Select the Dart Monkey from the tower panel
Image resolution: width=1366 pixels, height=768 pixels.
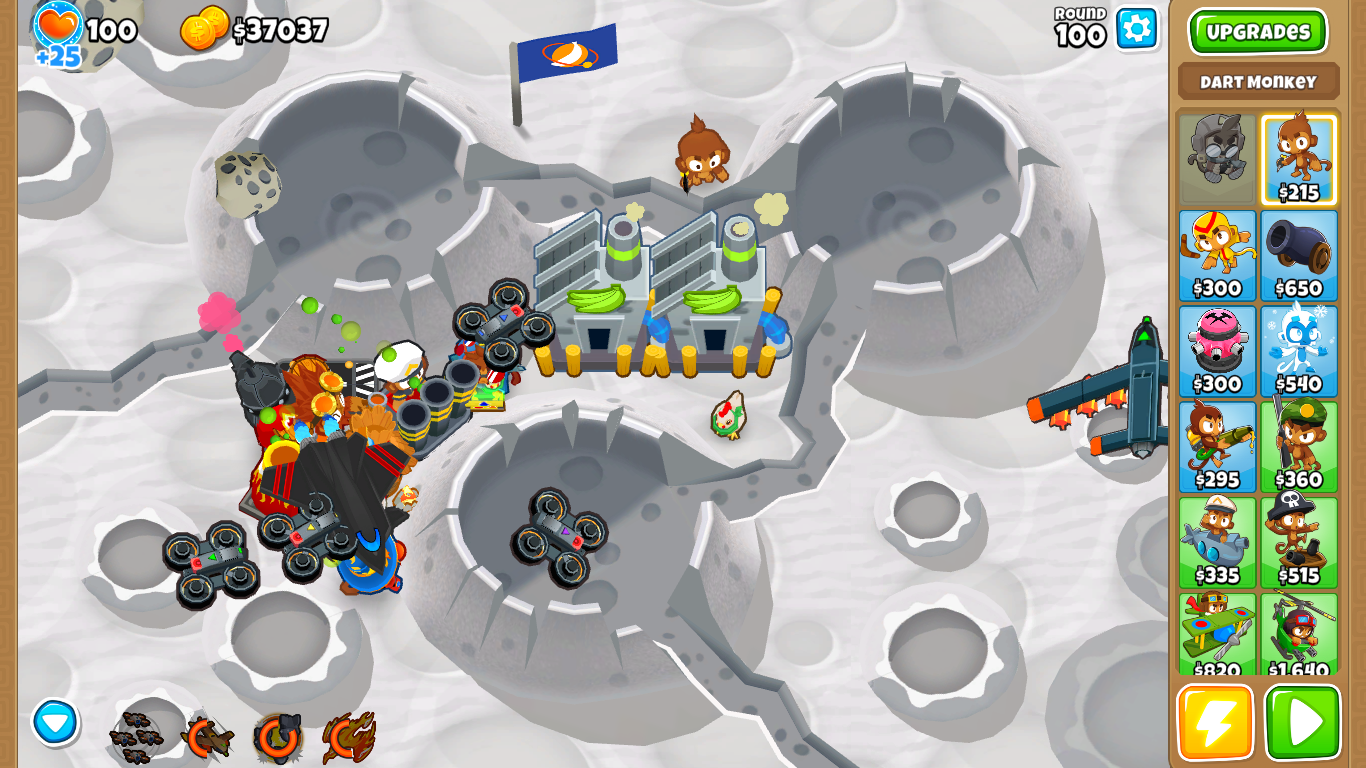coord(1301,155)
